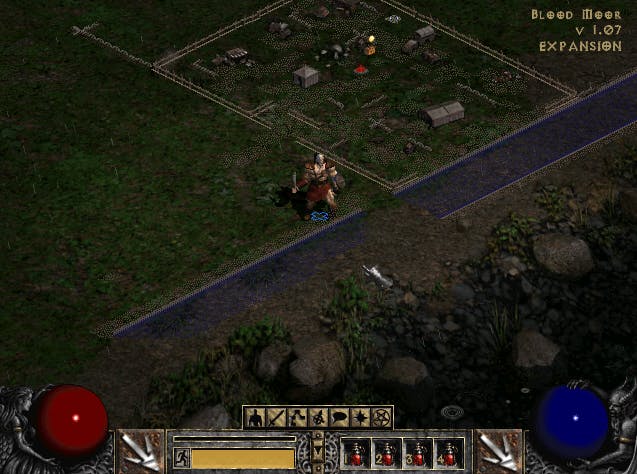Toggle the run/walk running figure button
637x474 pixels.
(x=182, y=458)
